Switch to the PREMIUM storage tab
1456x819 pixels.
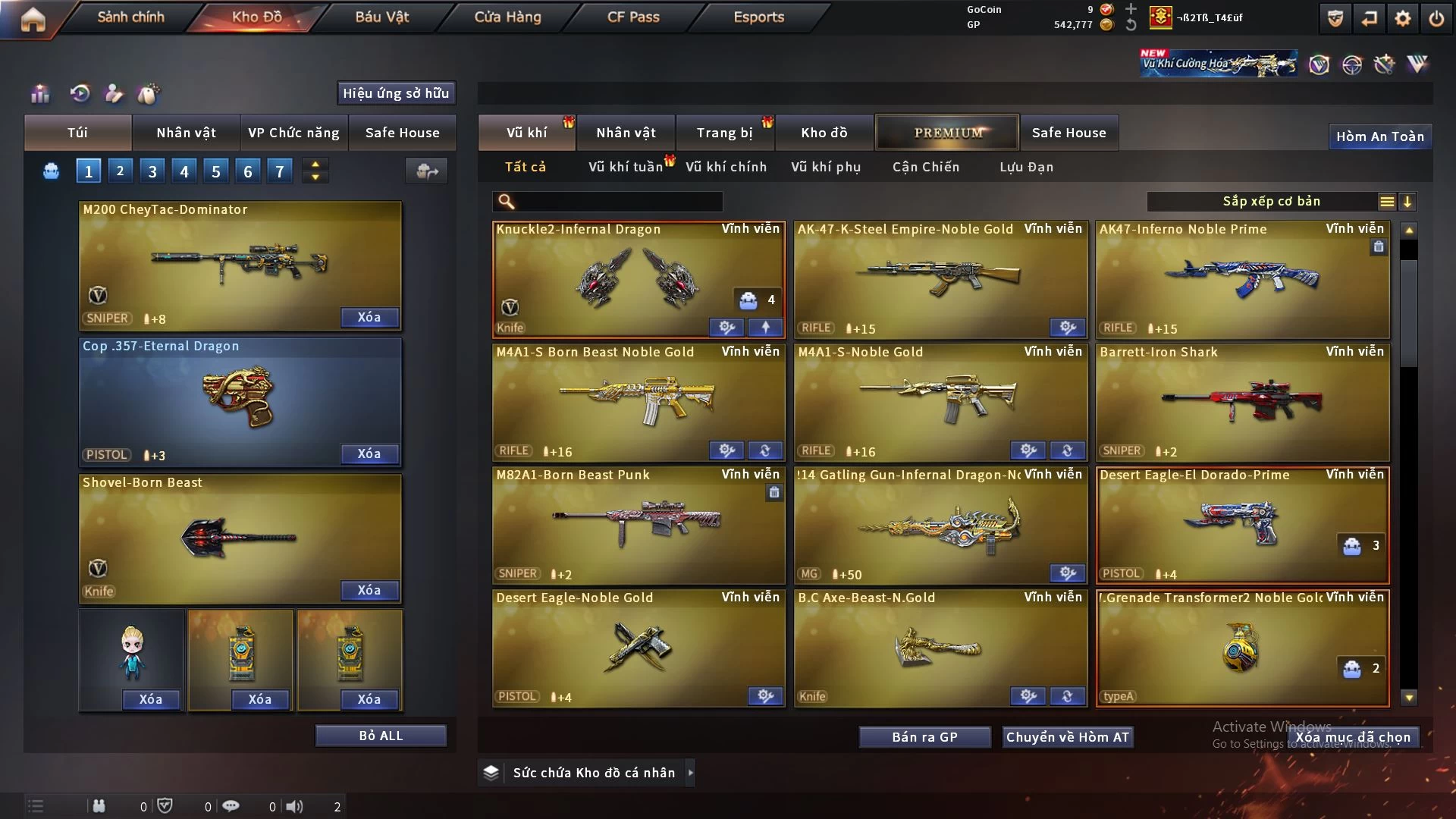[x=948, y=133]
